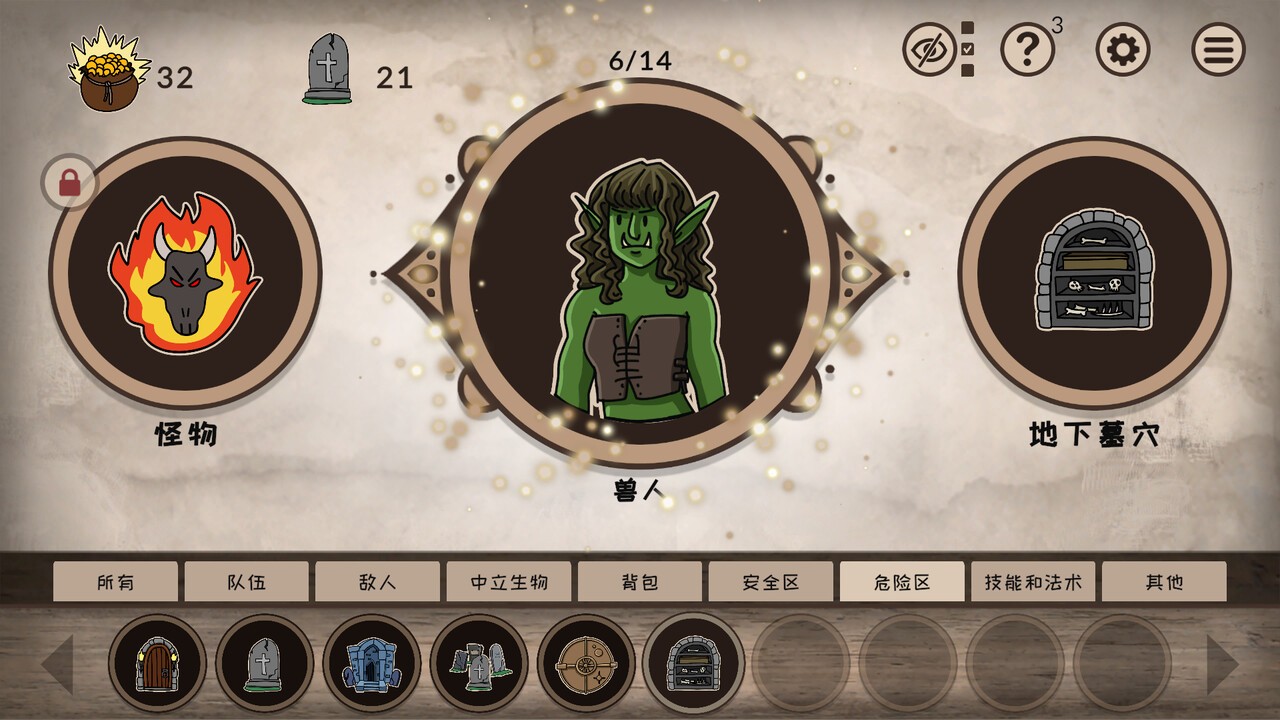Open the 背包 (Backpack) tab

640,580
